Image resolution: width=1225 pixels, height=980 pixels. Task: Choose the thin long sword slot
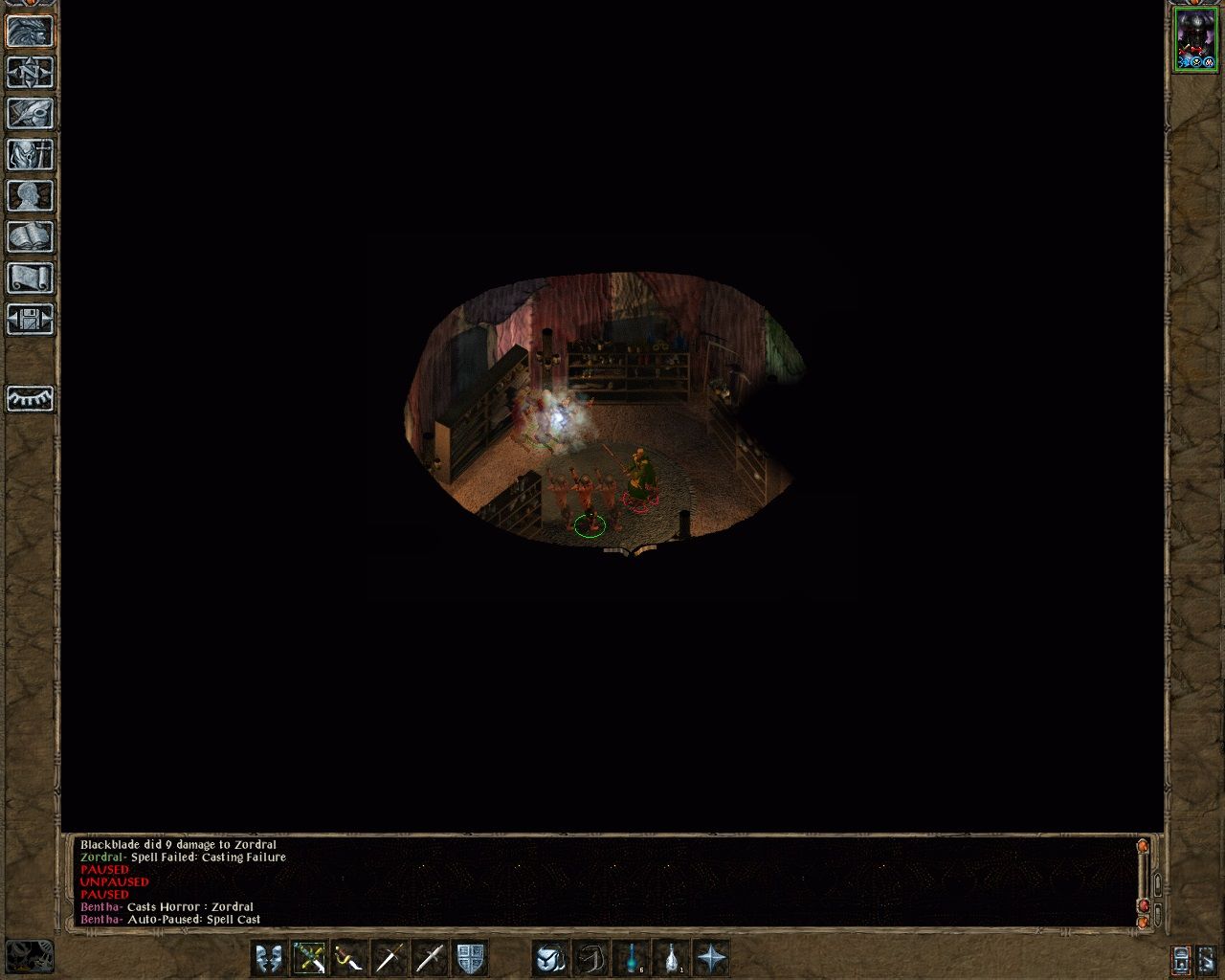(x=390, y=958)
